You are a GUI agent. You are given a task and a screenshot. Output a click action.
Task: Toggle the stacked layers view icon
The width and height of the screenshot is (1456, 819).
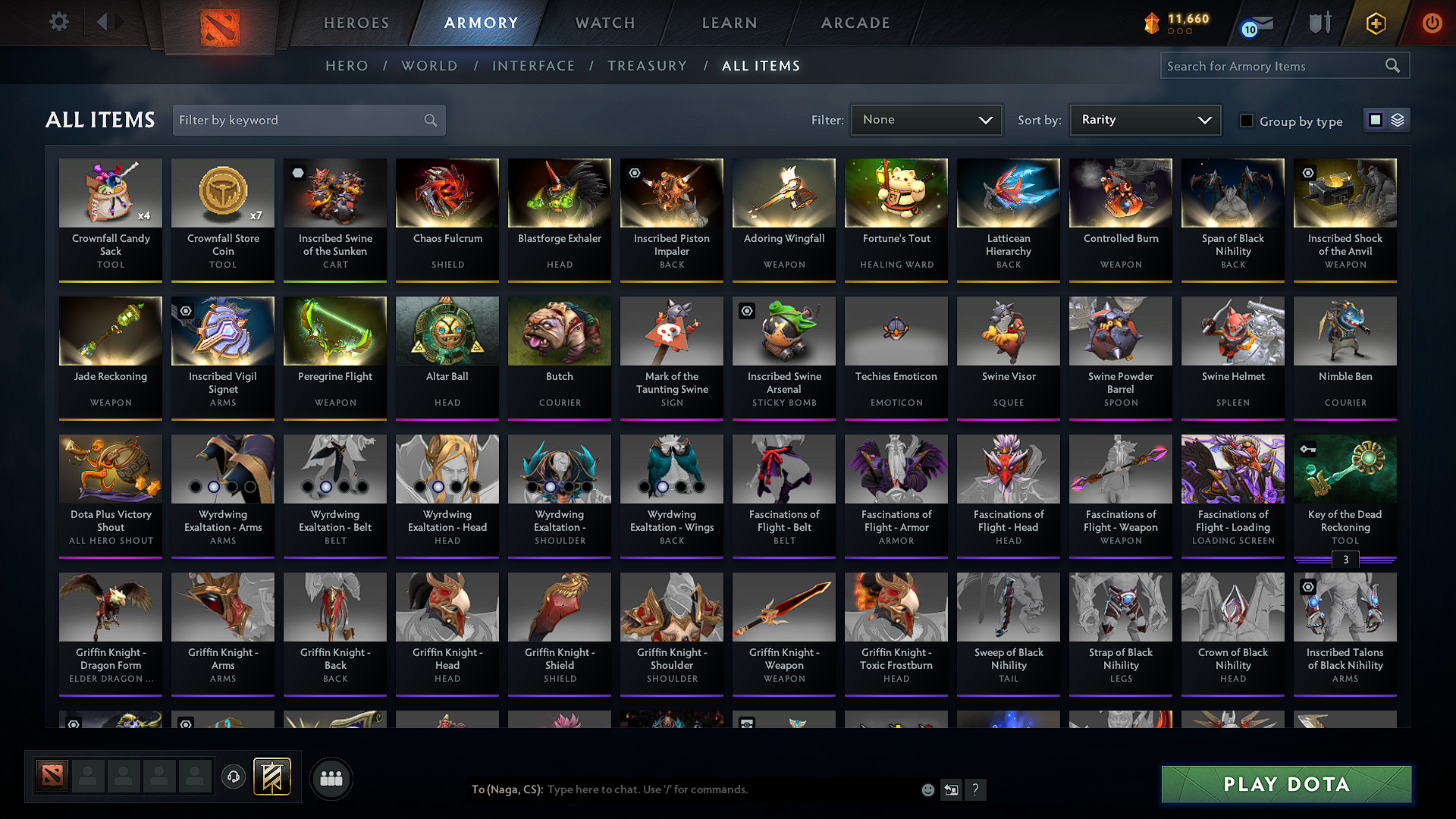pyautogui.click(x=1398, y=120)
